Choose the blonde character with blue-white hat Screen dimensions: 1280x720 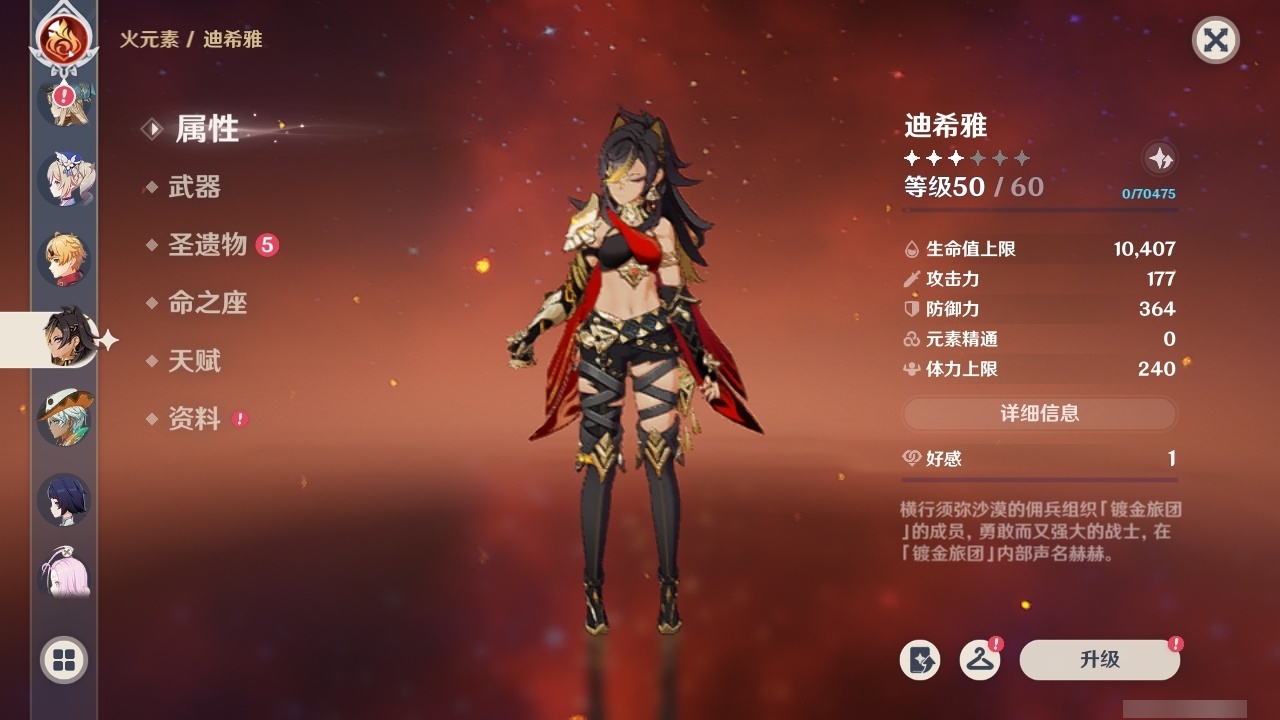[64, 180]
